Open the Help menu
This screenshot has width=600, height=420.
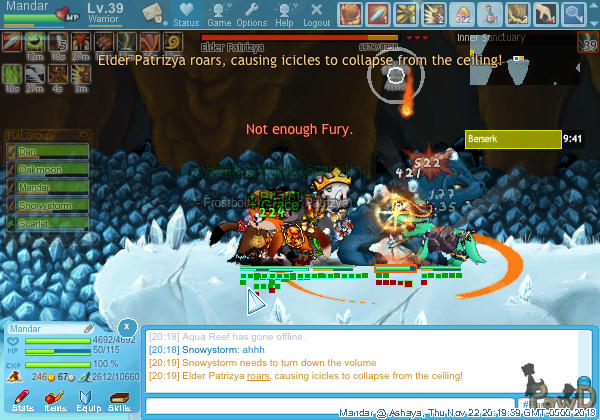[284, 14]
